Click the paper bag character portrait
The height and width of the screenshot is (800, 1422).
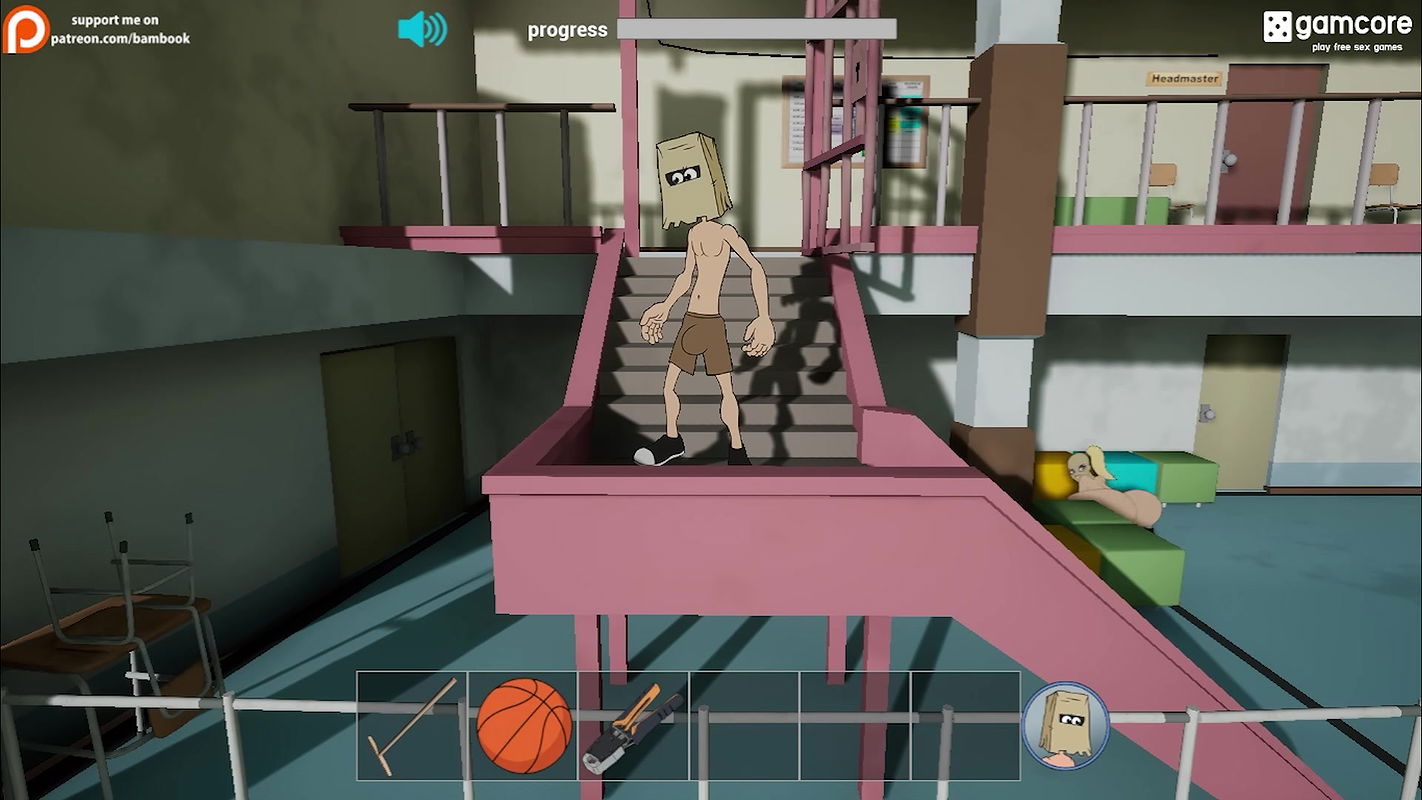(x=1065, y=725)
